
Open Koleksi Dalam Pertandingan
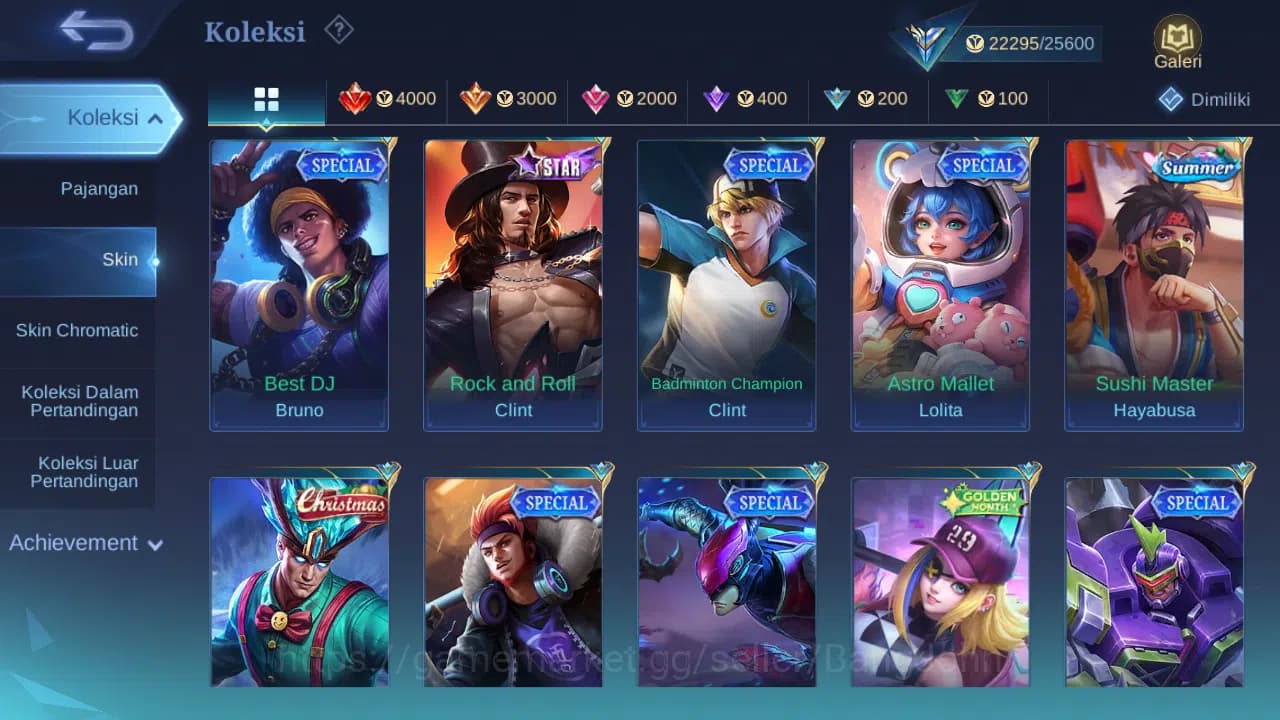79,401
